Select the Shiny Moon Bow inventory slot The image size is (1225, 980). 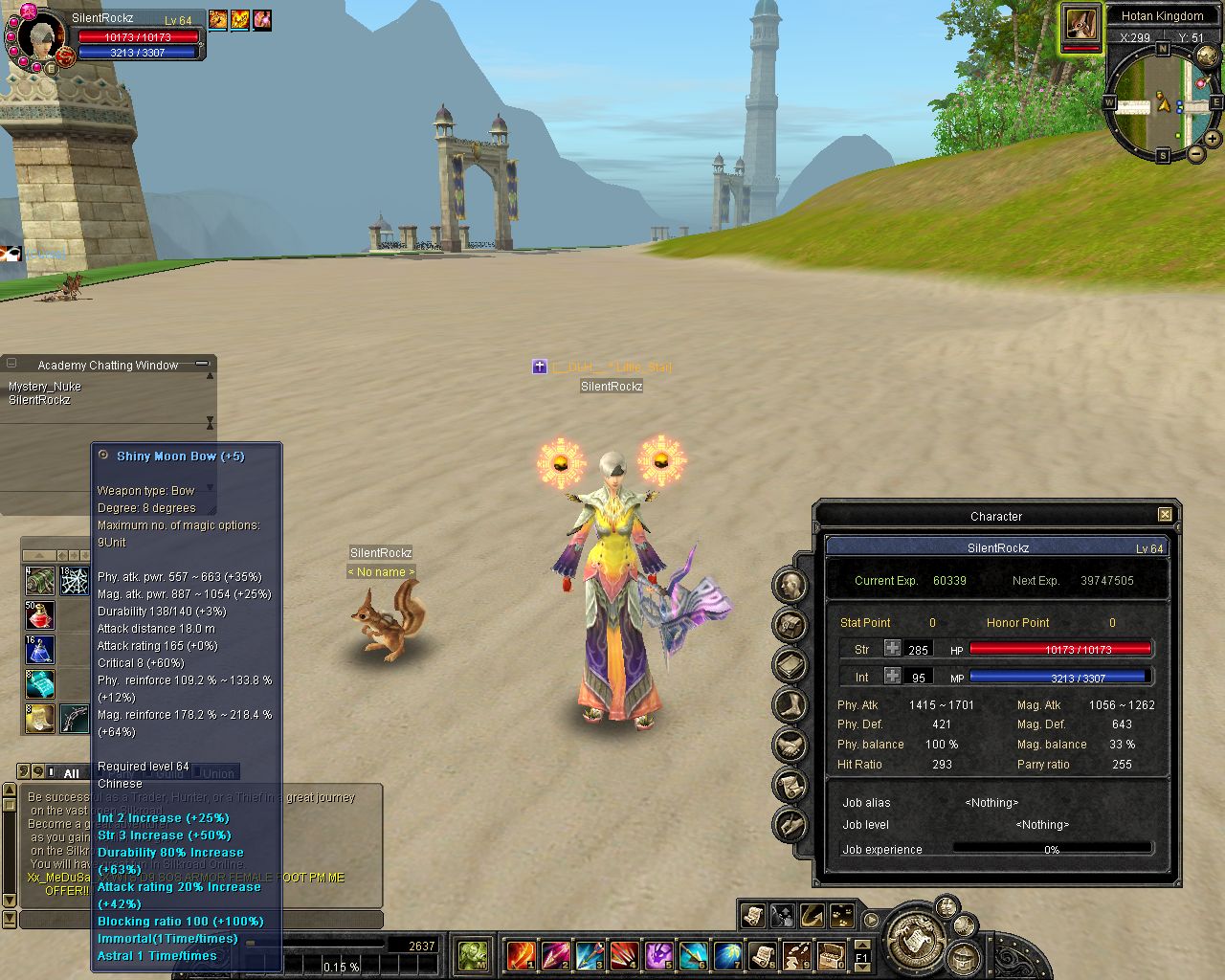75,719
